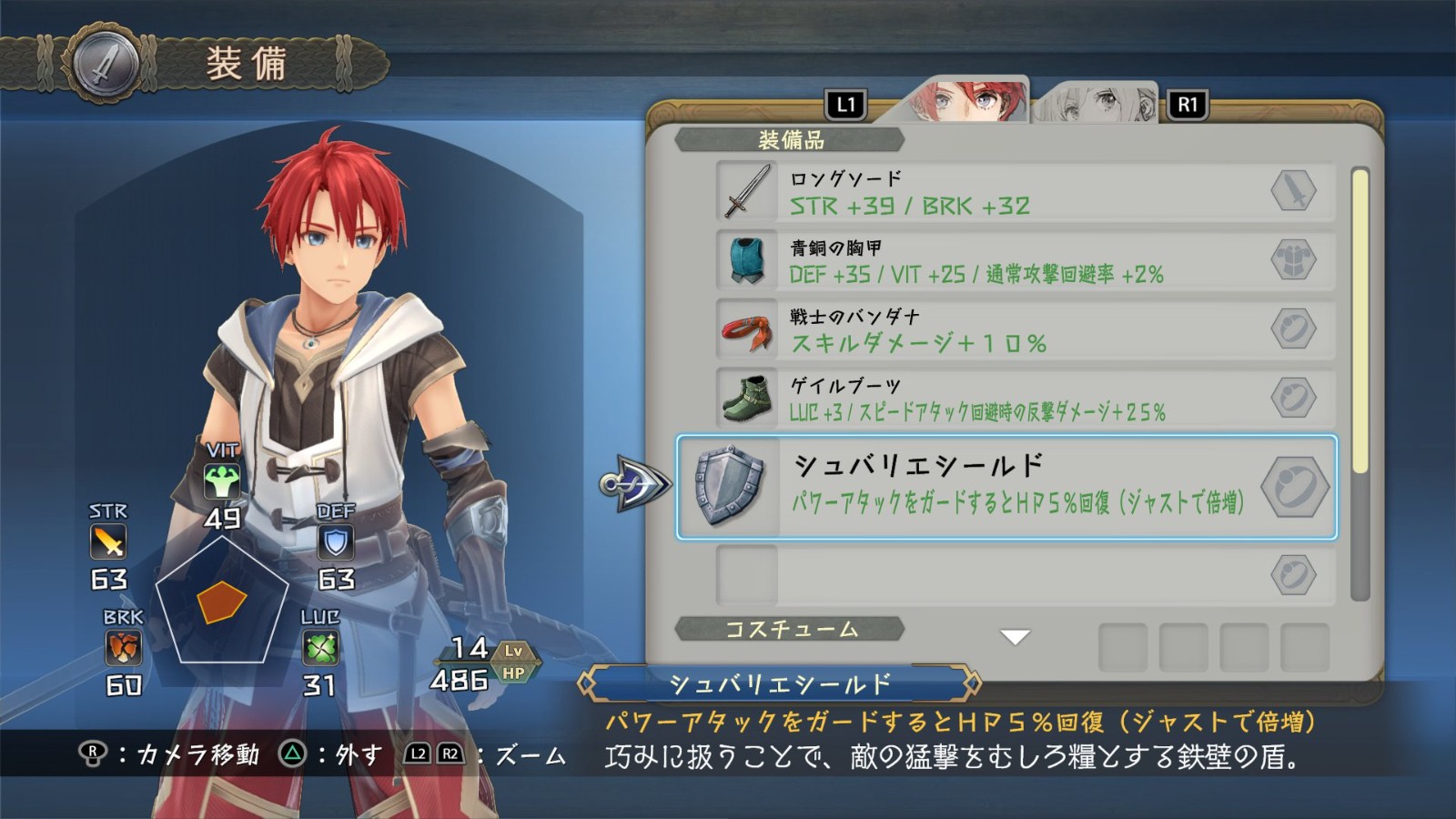Click the equipment list scrollbar
1456x819 pixels.
coord(1360,382)
